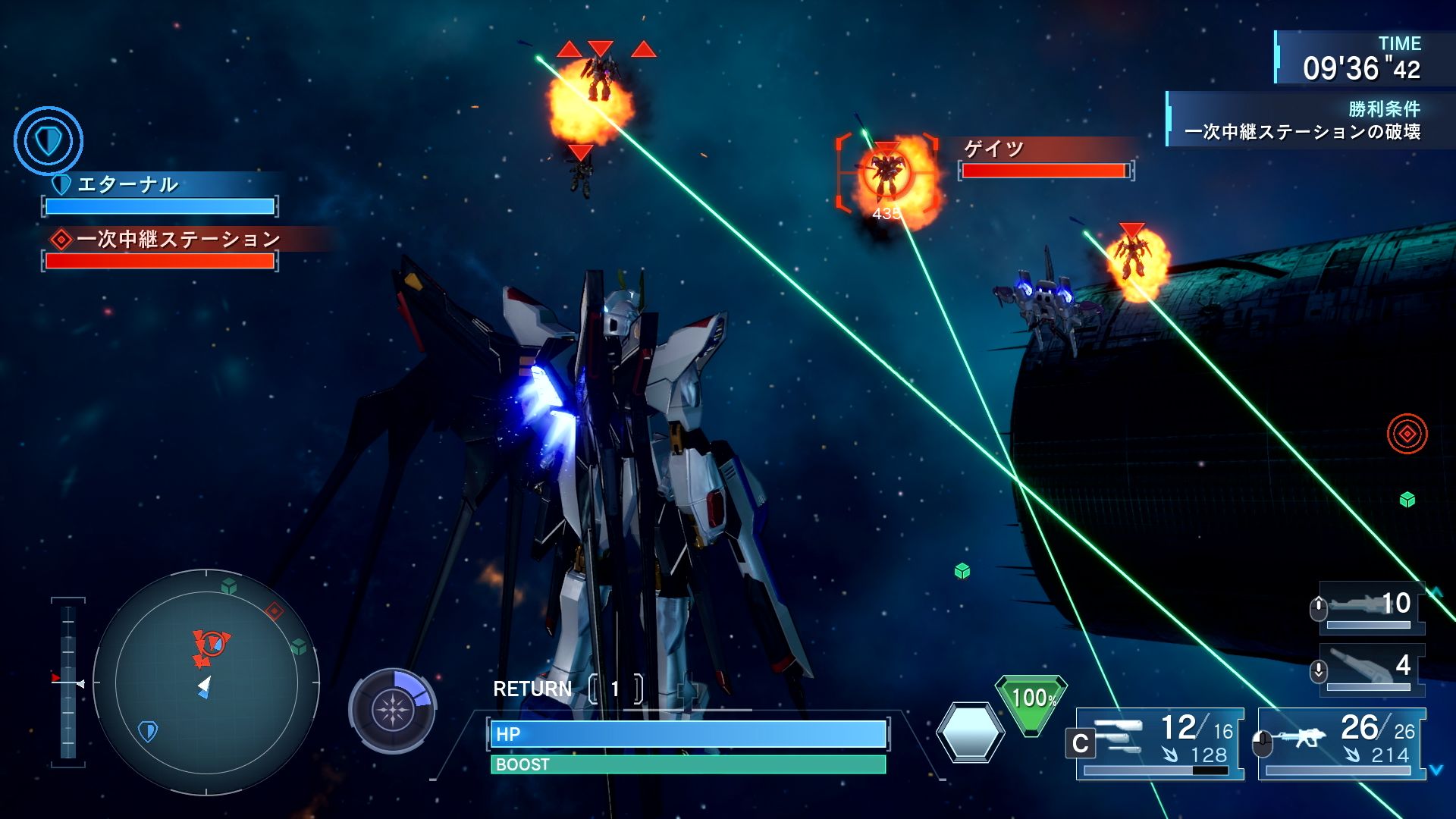Click the circular special gauge dial
The height and width of the screenshot is (819, 1456).
[392, 711]
